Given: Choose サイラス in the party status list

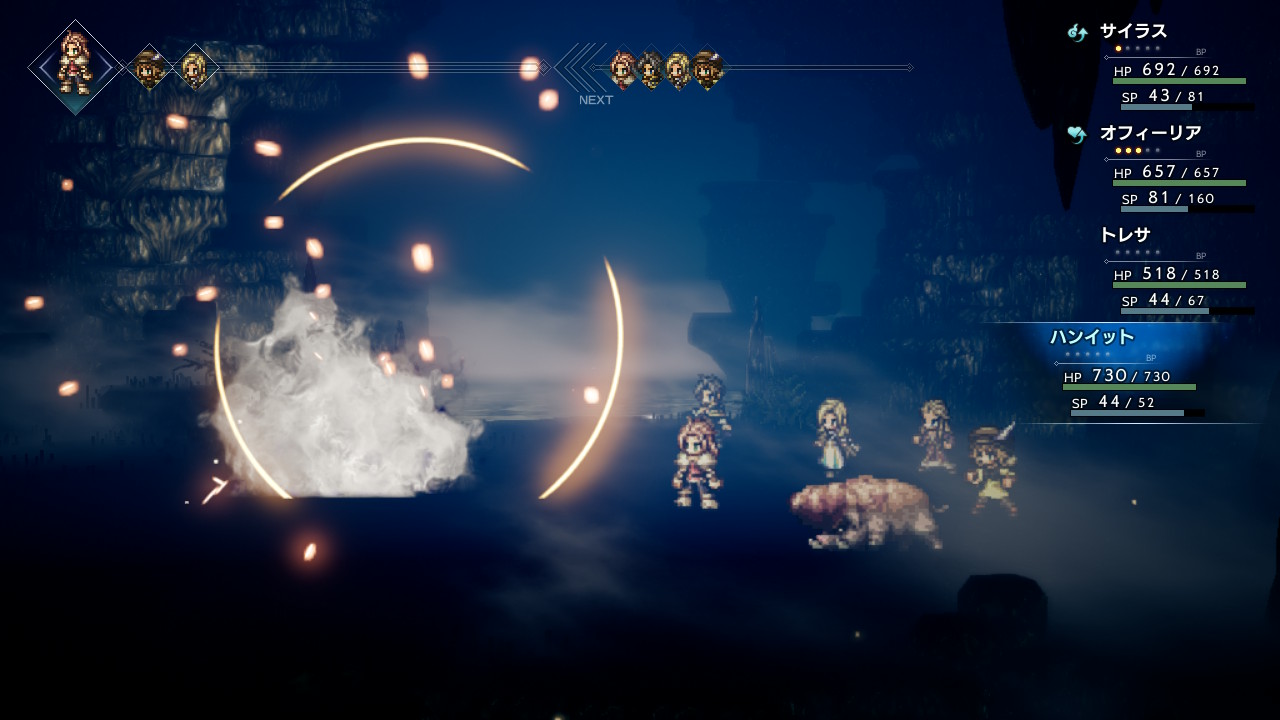Looking at the screenshot, I should pos(1133,32).
